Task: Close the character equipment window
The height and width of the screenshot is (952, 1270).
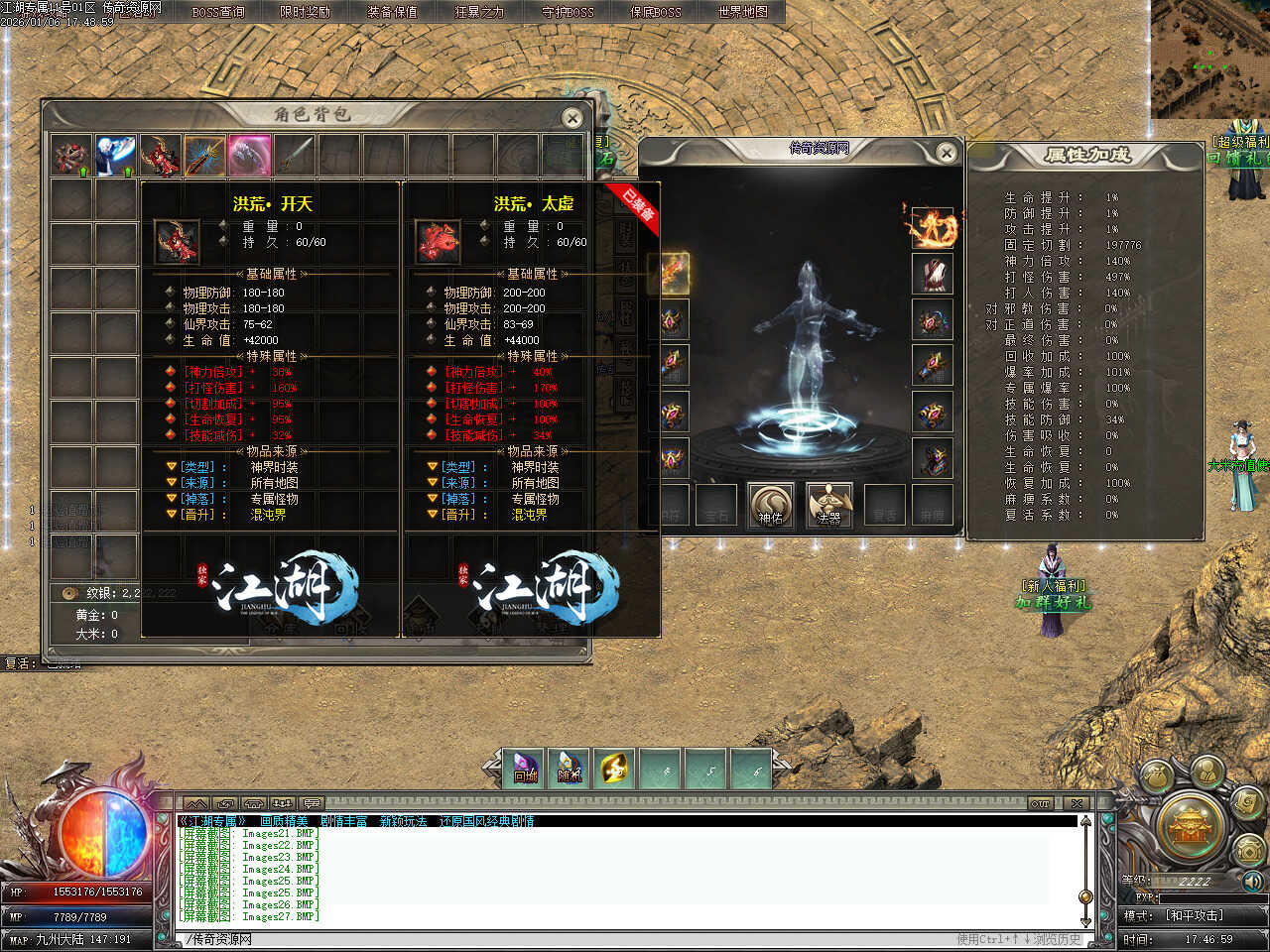Action: coord(947,153)
